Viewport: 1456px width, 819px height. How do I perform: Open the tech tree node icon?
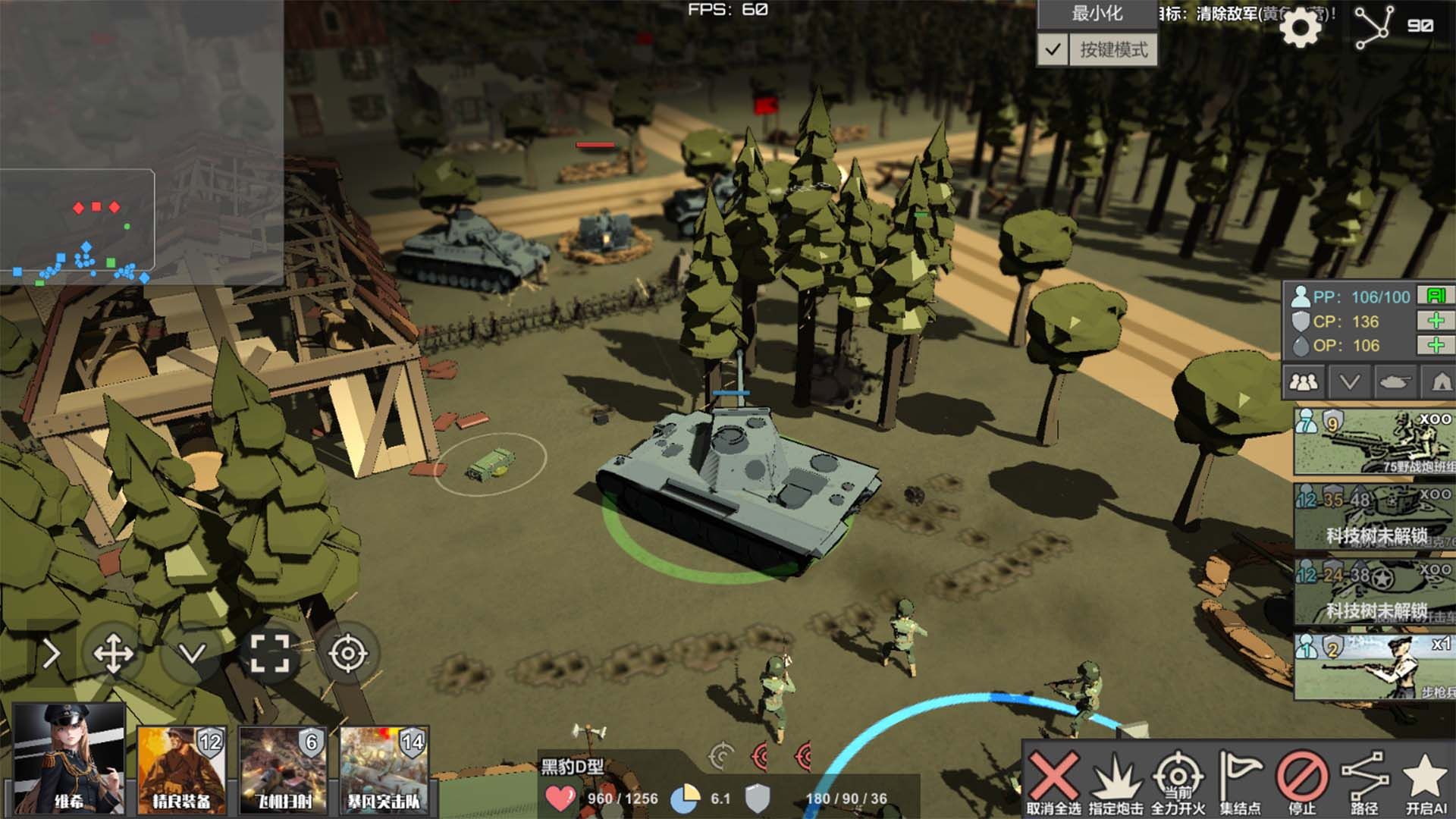pyautogui.click(x=1374, y=27)
